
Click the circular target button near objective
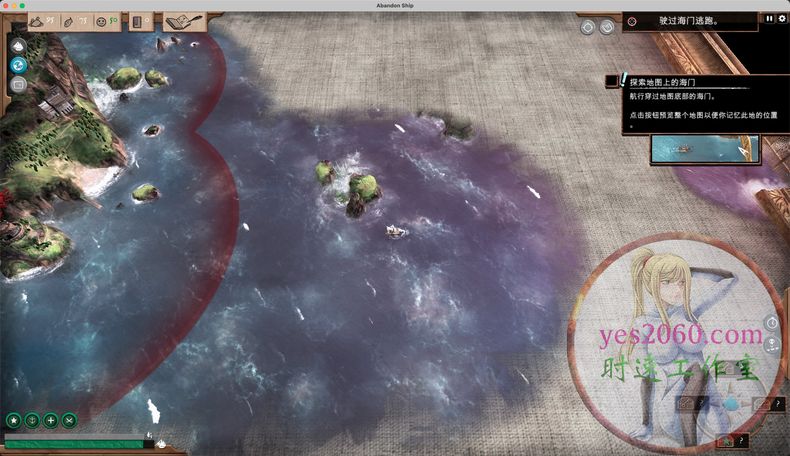pyautogui.click(x=606, y=27)
